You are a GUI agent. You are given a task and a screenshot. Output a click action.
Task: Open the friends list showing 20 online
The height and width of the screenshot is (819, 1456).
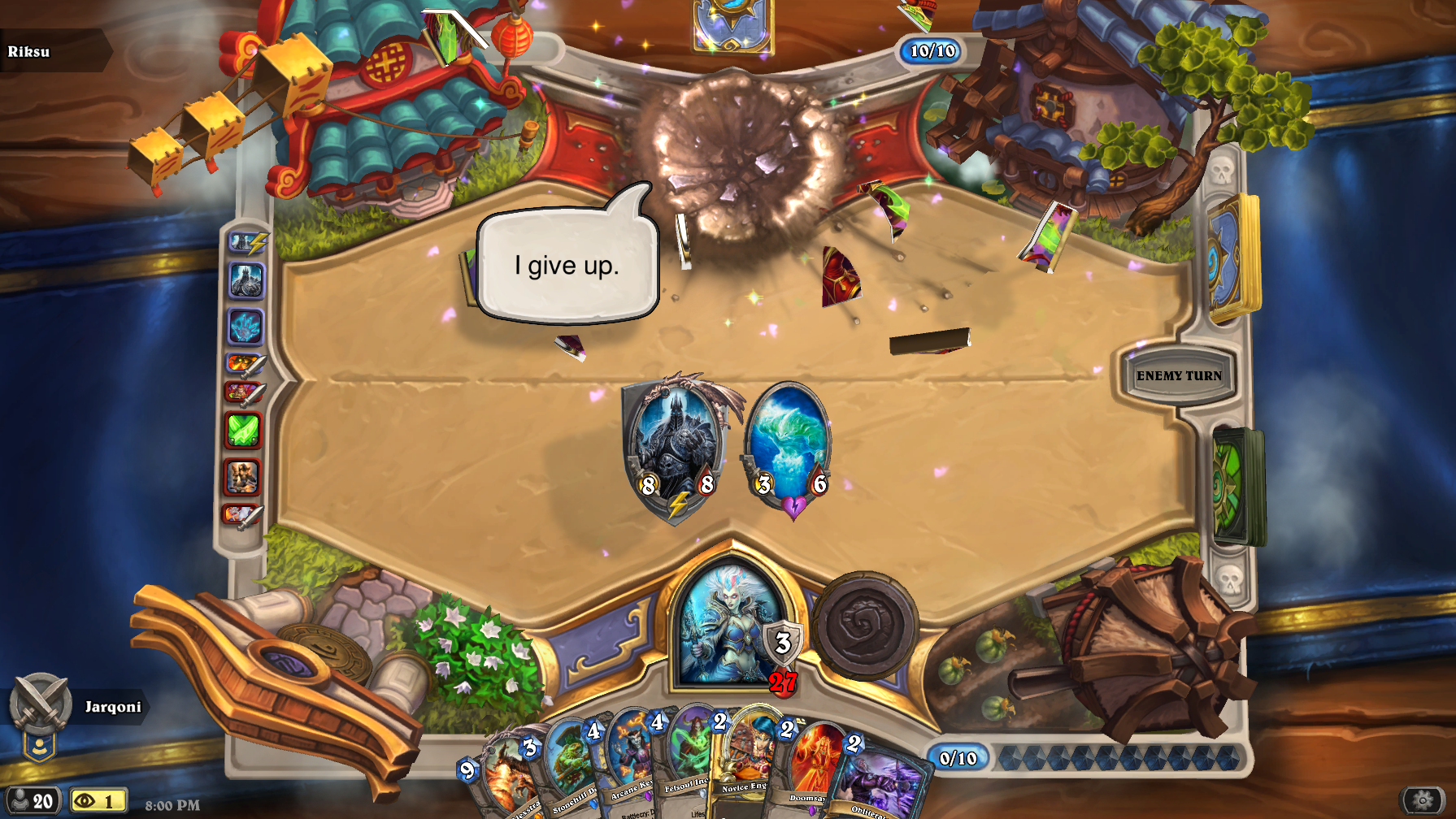(33, 801)
